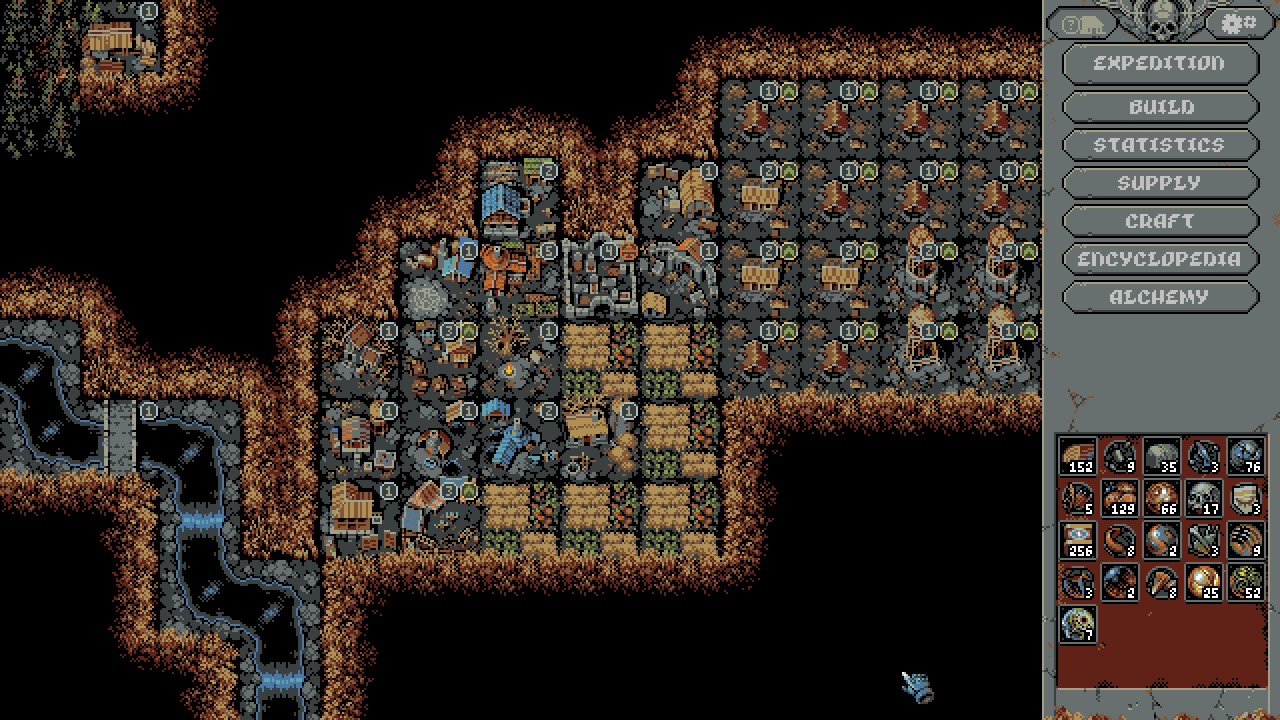Open the Alchemy menu

(x=1159, y=297)
